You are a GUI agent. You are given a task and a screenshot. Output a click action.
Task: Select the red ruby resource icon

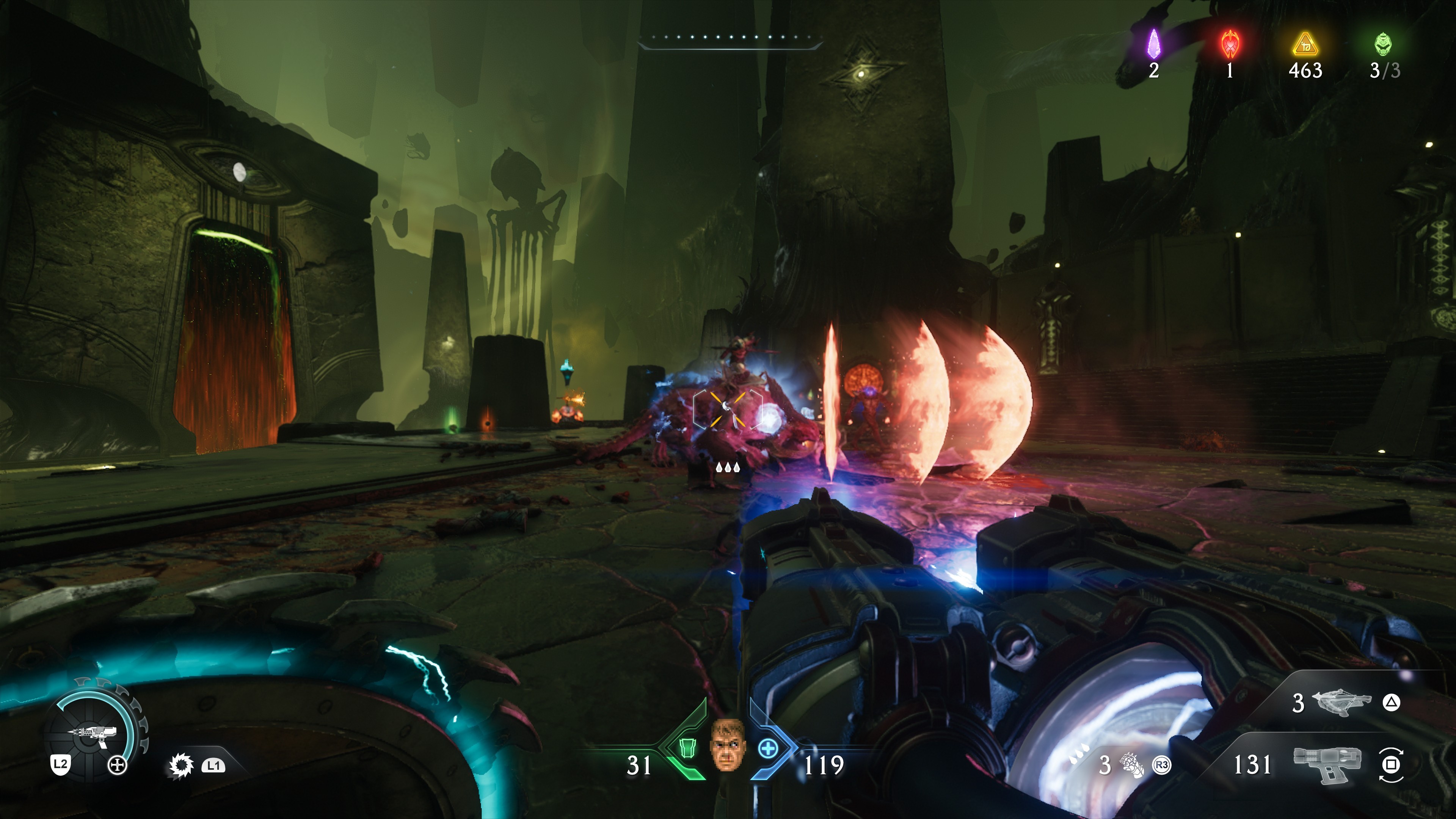point(1230,44)
